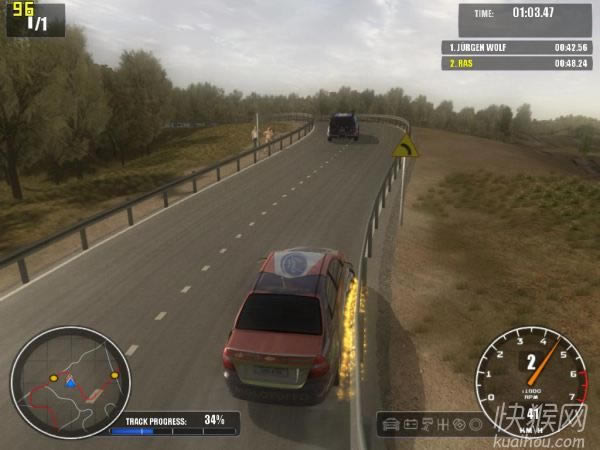Click the circular track minimap
The image size is (600, 450).
(70, 382)
